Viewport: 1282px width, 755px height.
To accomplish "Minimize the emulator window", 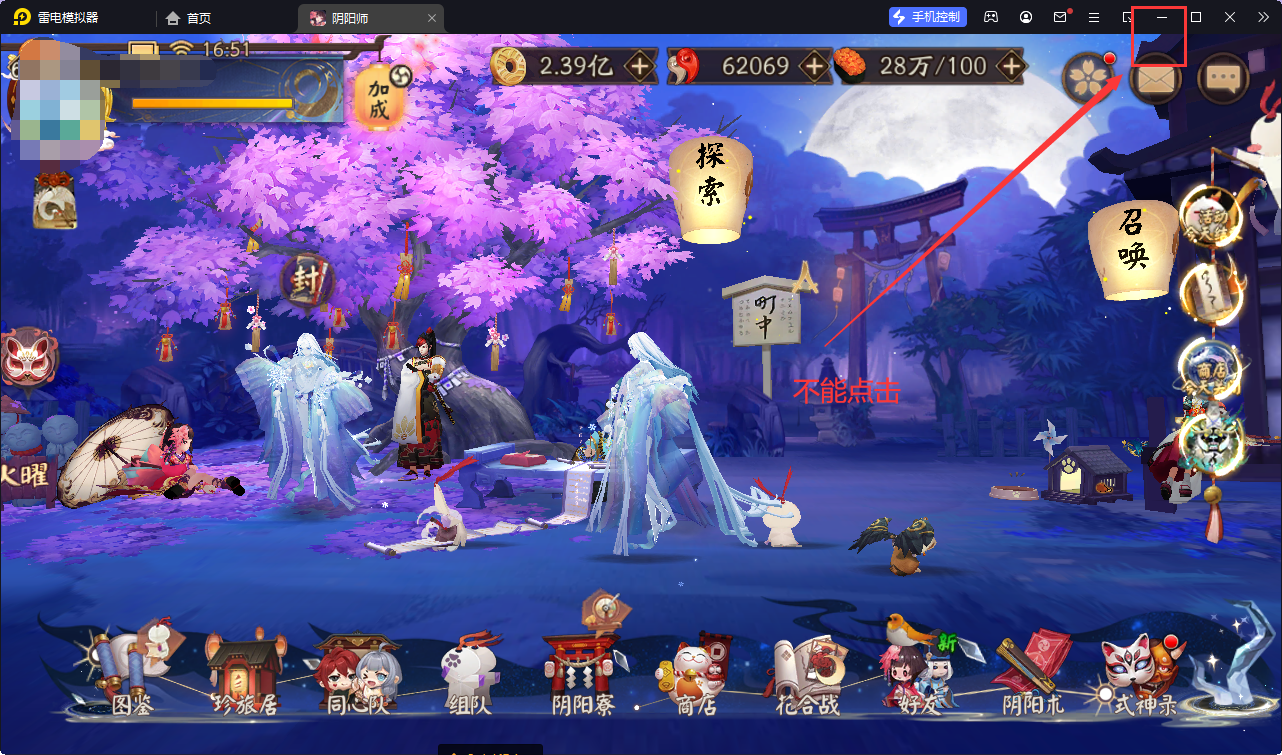I will click(1162, 17).
